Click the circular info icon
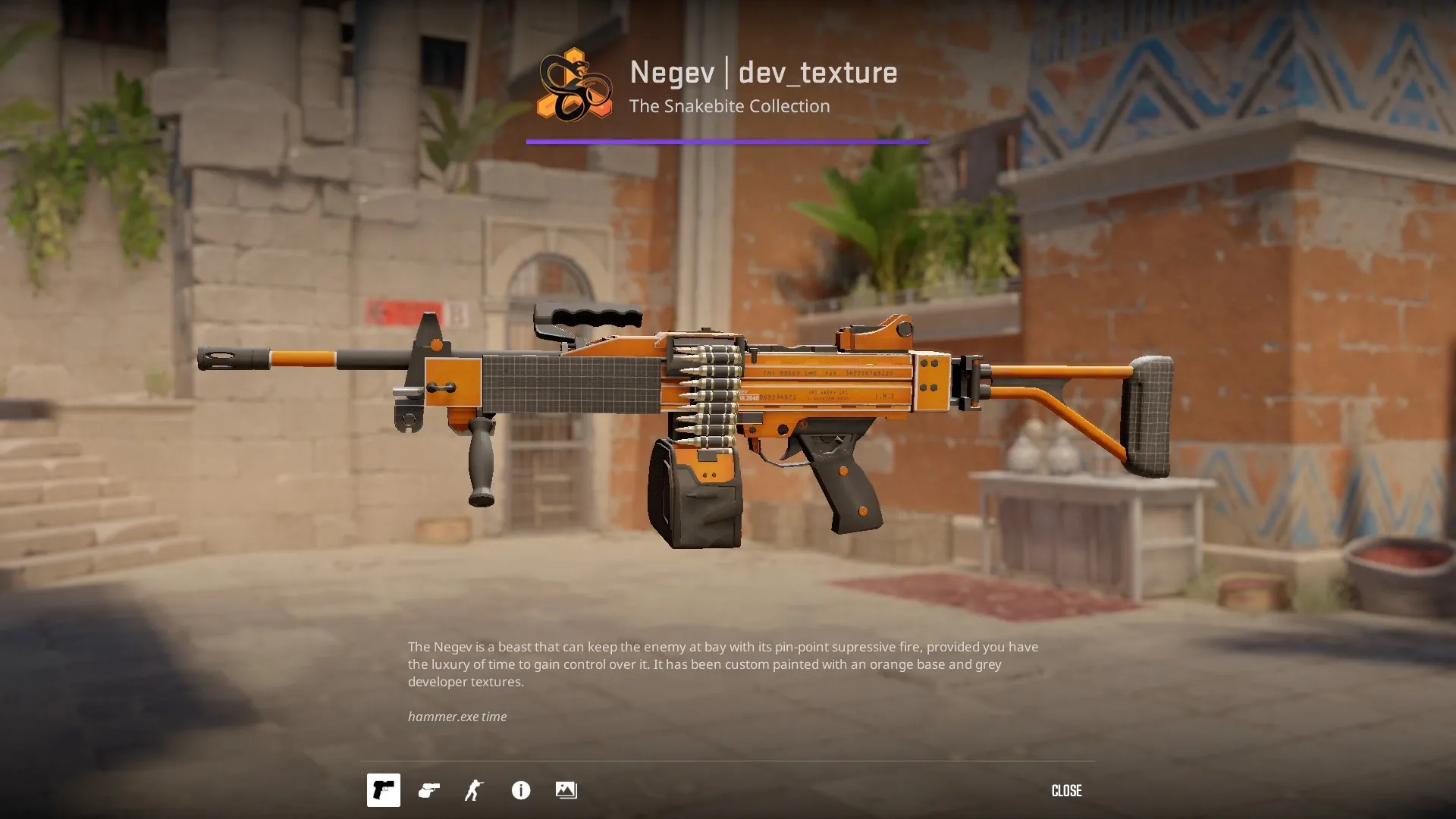 [519, 791]
